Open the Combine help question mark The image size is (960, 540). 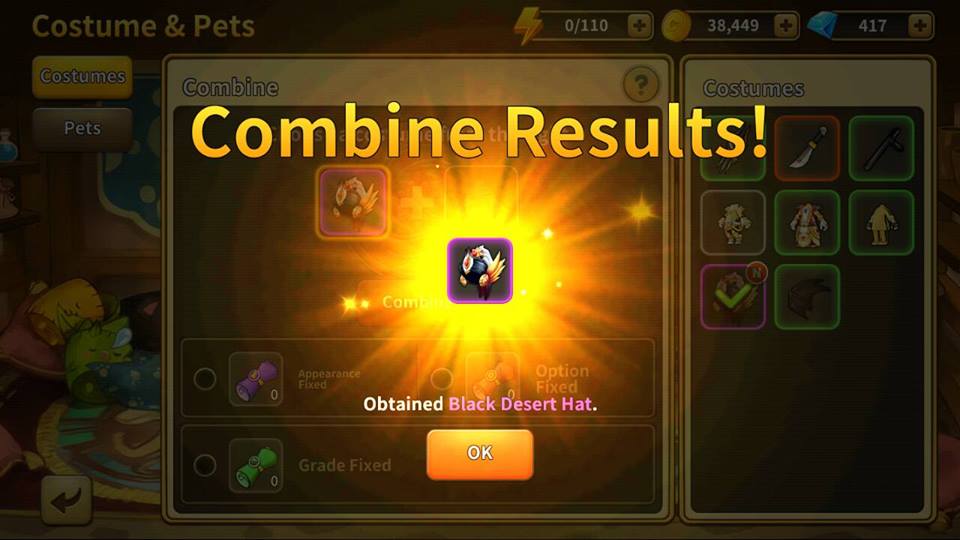pos(640,86)
